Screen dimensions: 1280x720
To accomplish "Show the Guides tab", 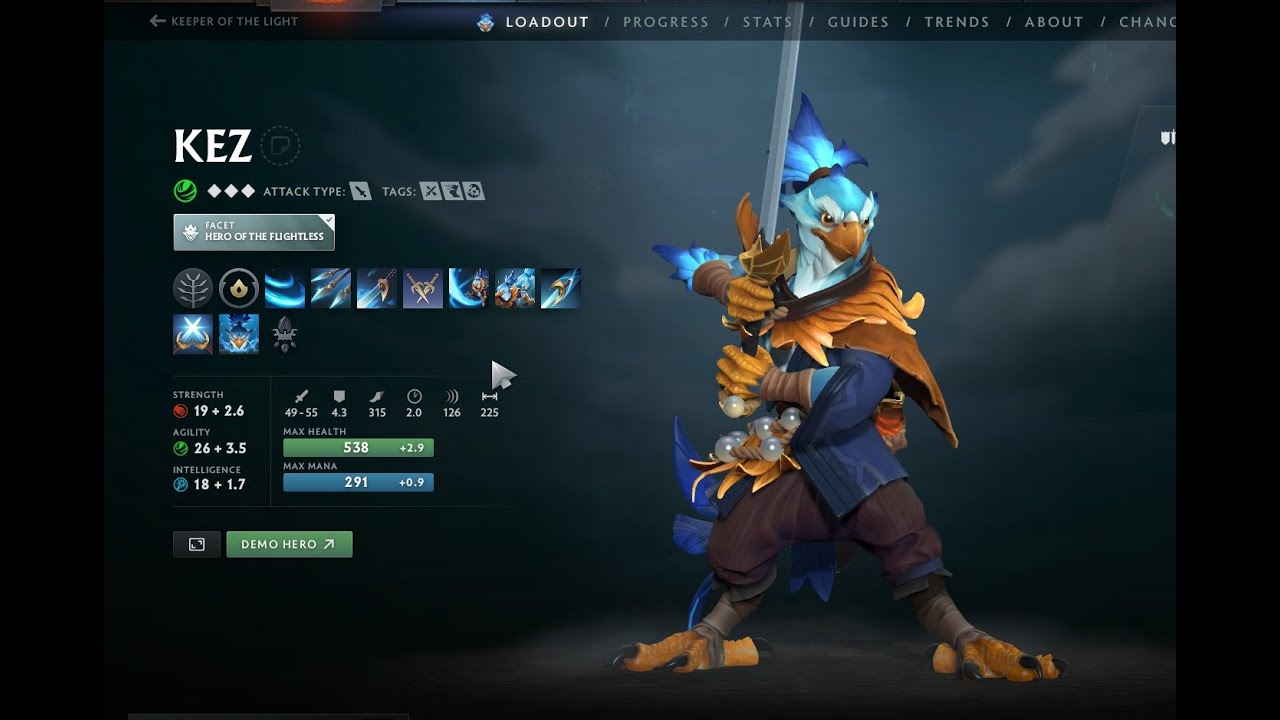I will (858, 22).
